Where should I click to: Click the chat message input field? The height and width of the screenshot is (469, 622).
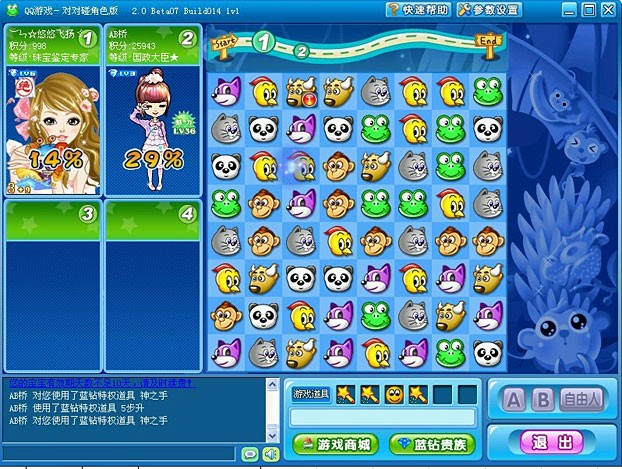click(120, 455)
